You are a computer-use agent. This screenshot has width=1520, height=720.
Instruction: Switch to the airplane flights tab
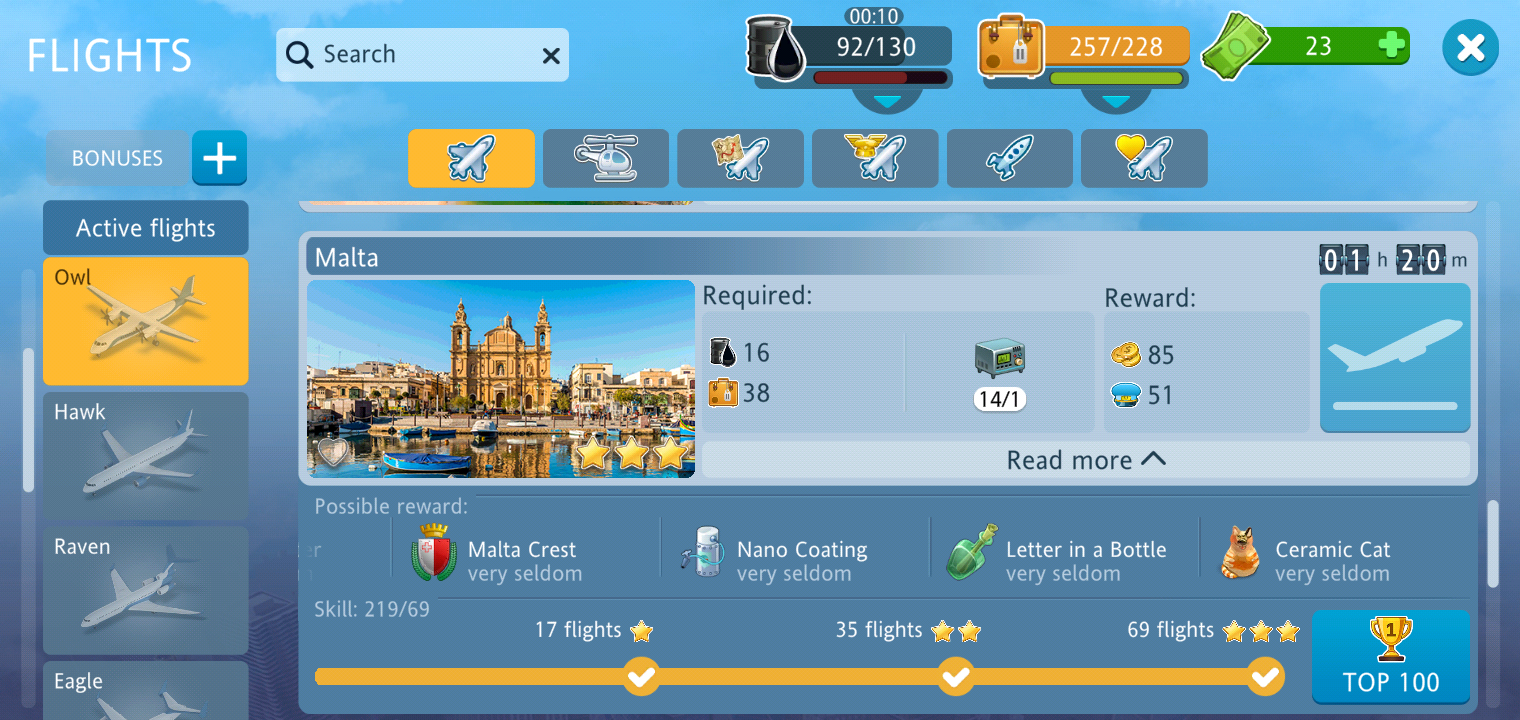pyautogui.click(x=471, y=158)
